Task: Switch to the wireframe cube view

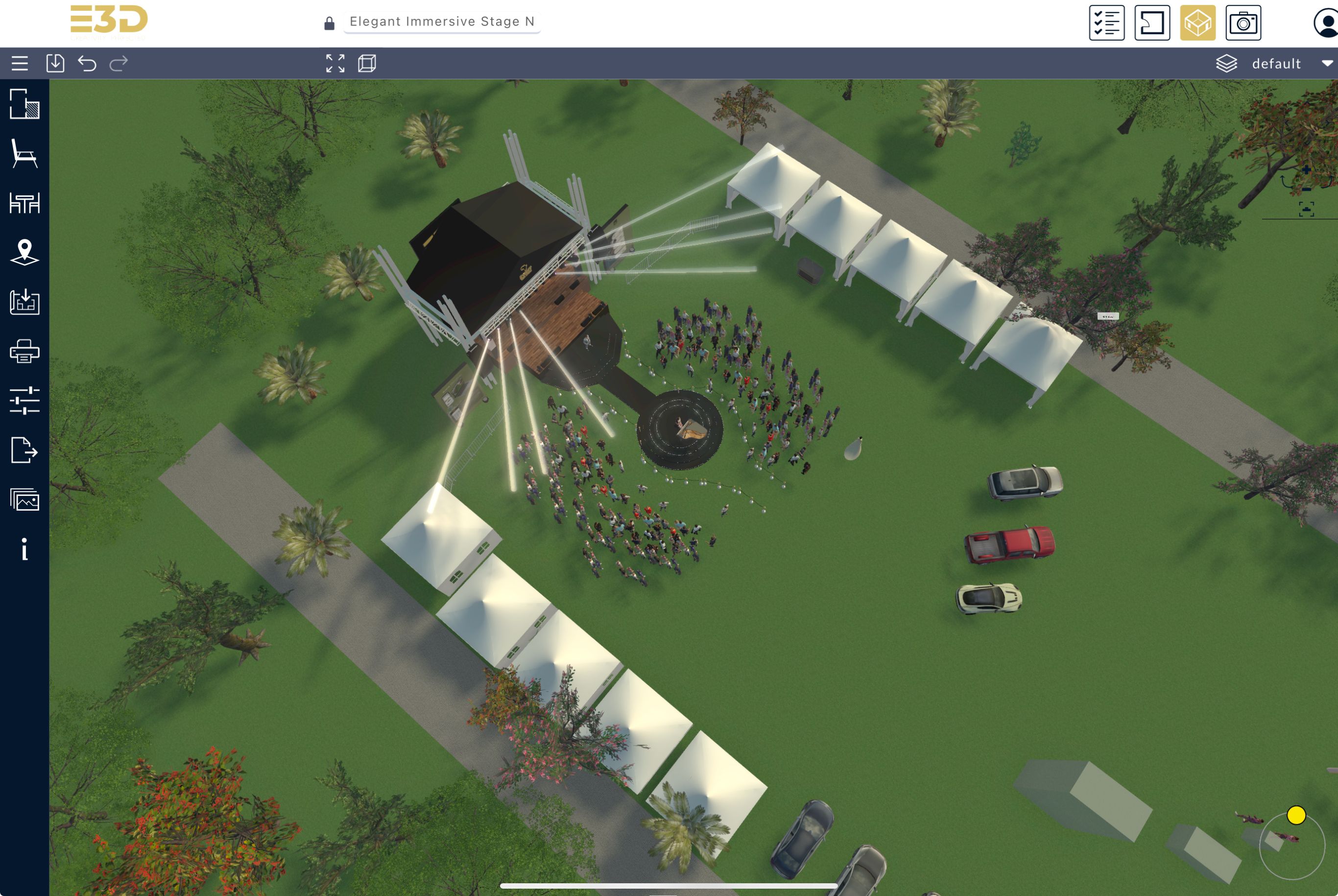Action: 367,64
